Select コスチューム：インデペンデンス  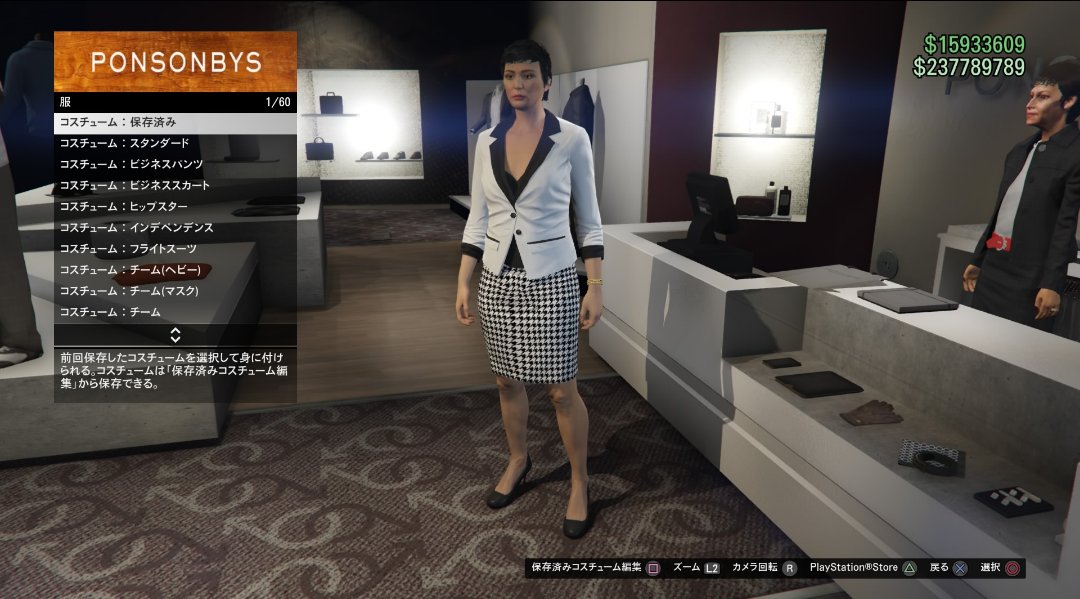(x=175, y=228)
